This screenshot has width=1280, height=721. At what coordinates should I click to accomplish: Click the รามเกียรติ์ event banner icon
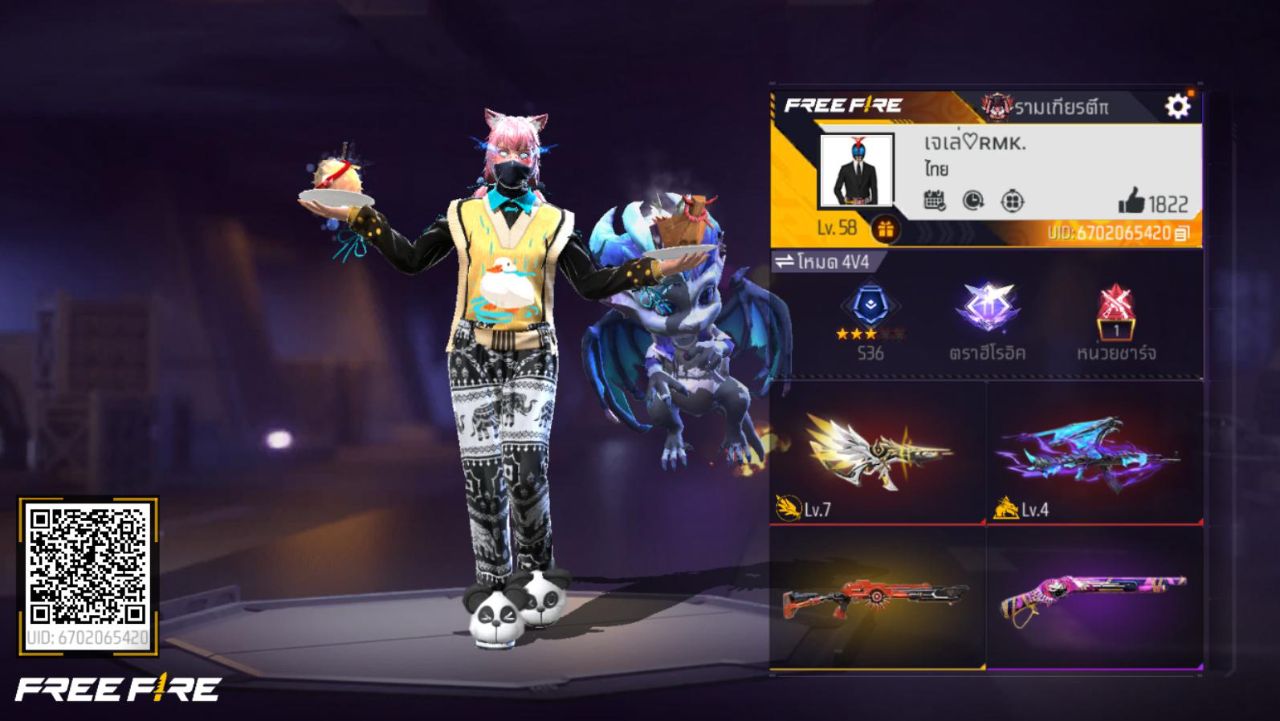coord(995,104)
